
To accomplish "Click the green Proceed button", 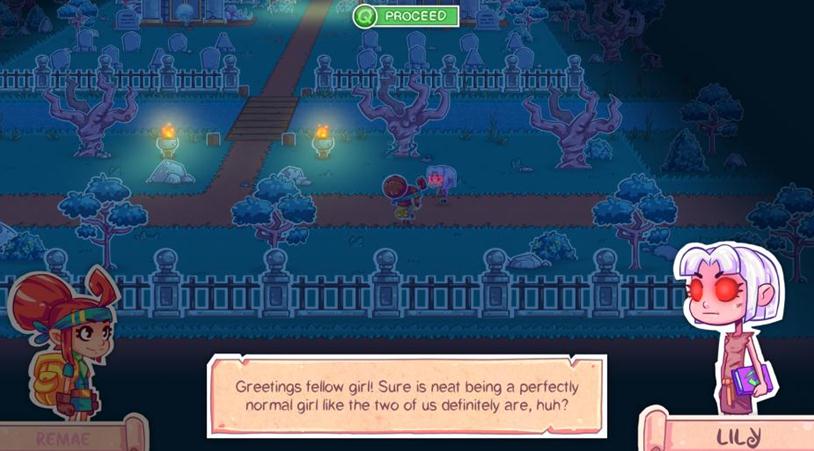I will tap(406, 16).
